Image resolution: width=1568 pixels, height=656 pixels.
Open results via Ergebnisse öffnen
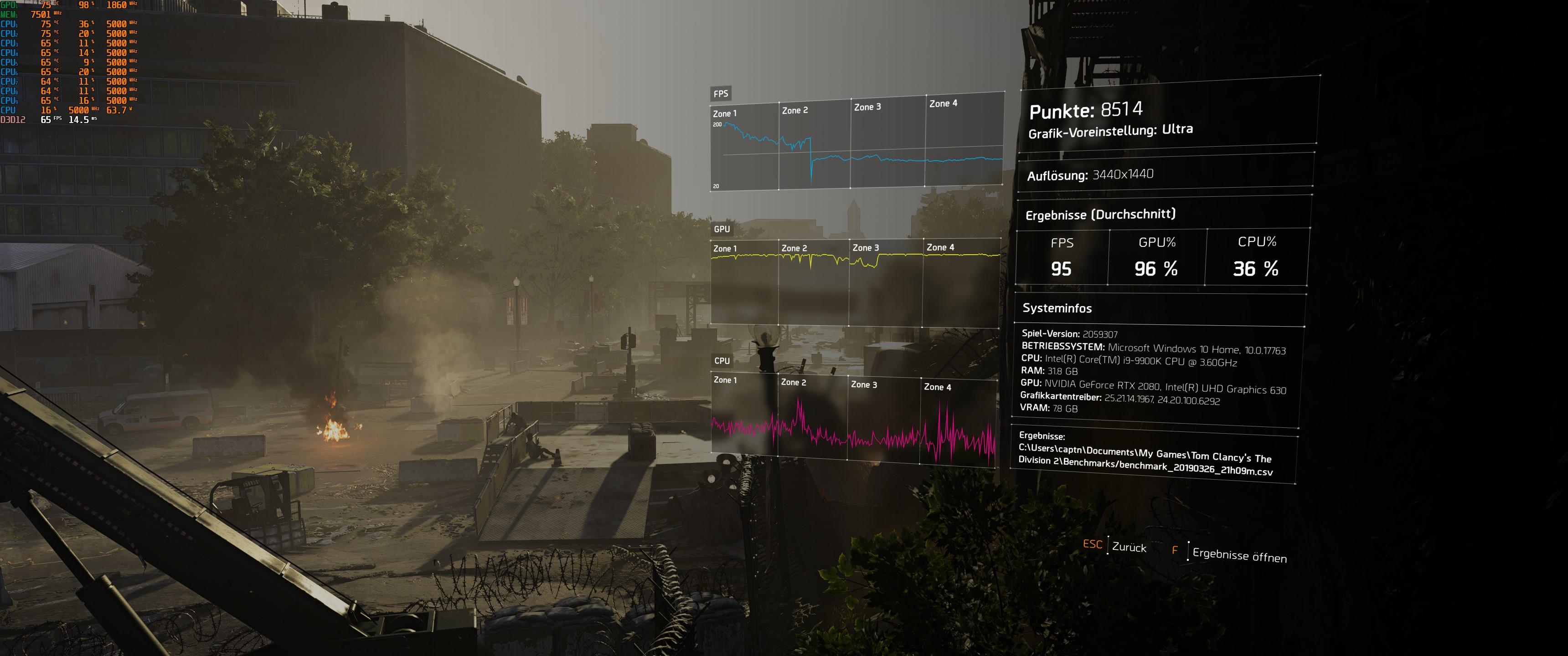(1239, 554)
